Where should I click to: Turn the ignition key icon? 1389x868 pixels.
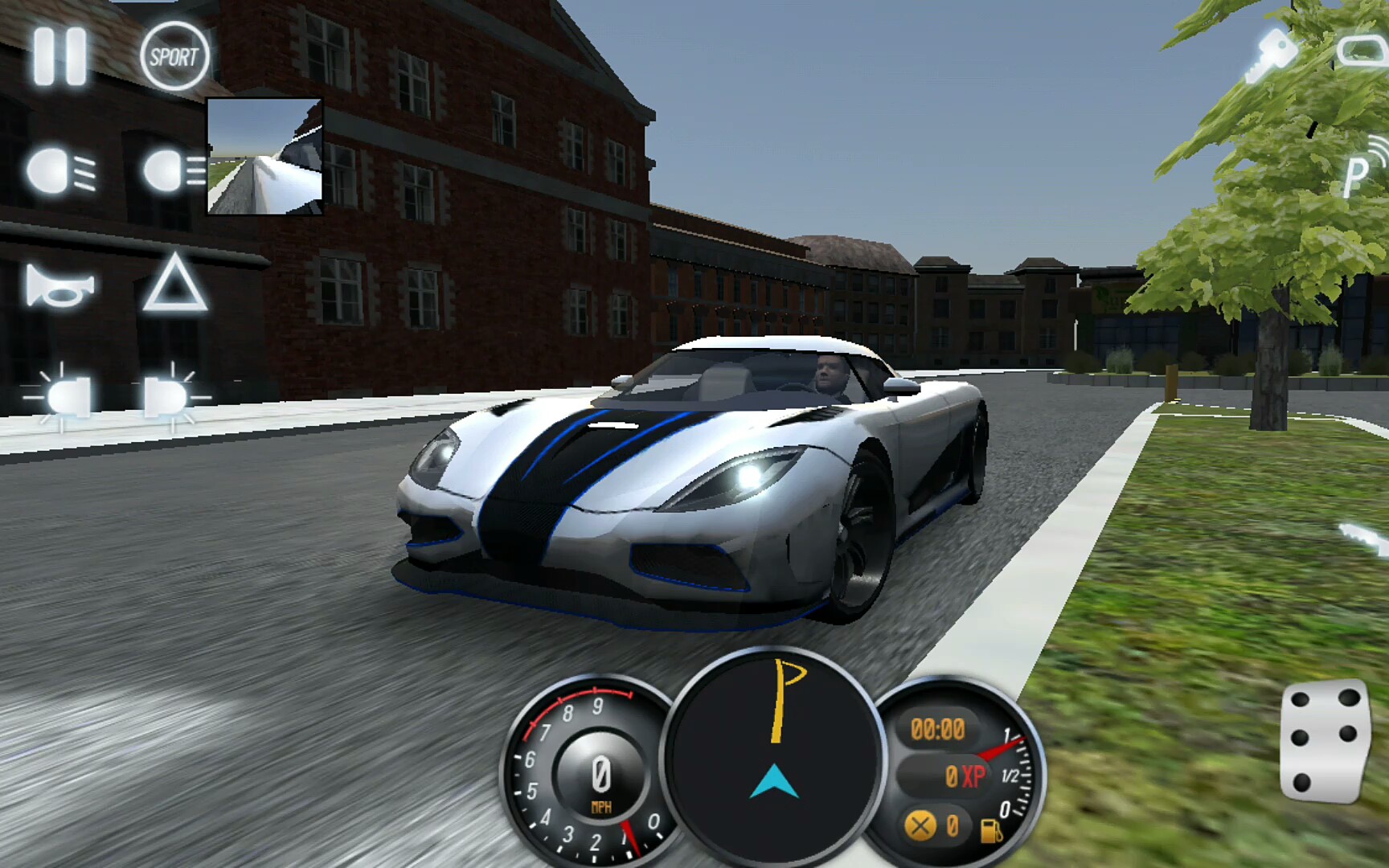pos(1272,55)
